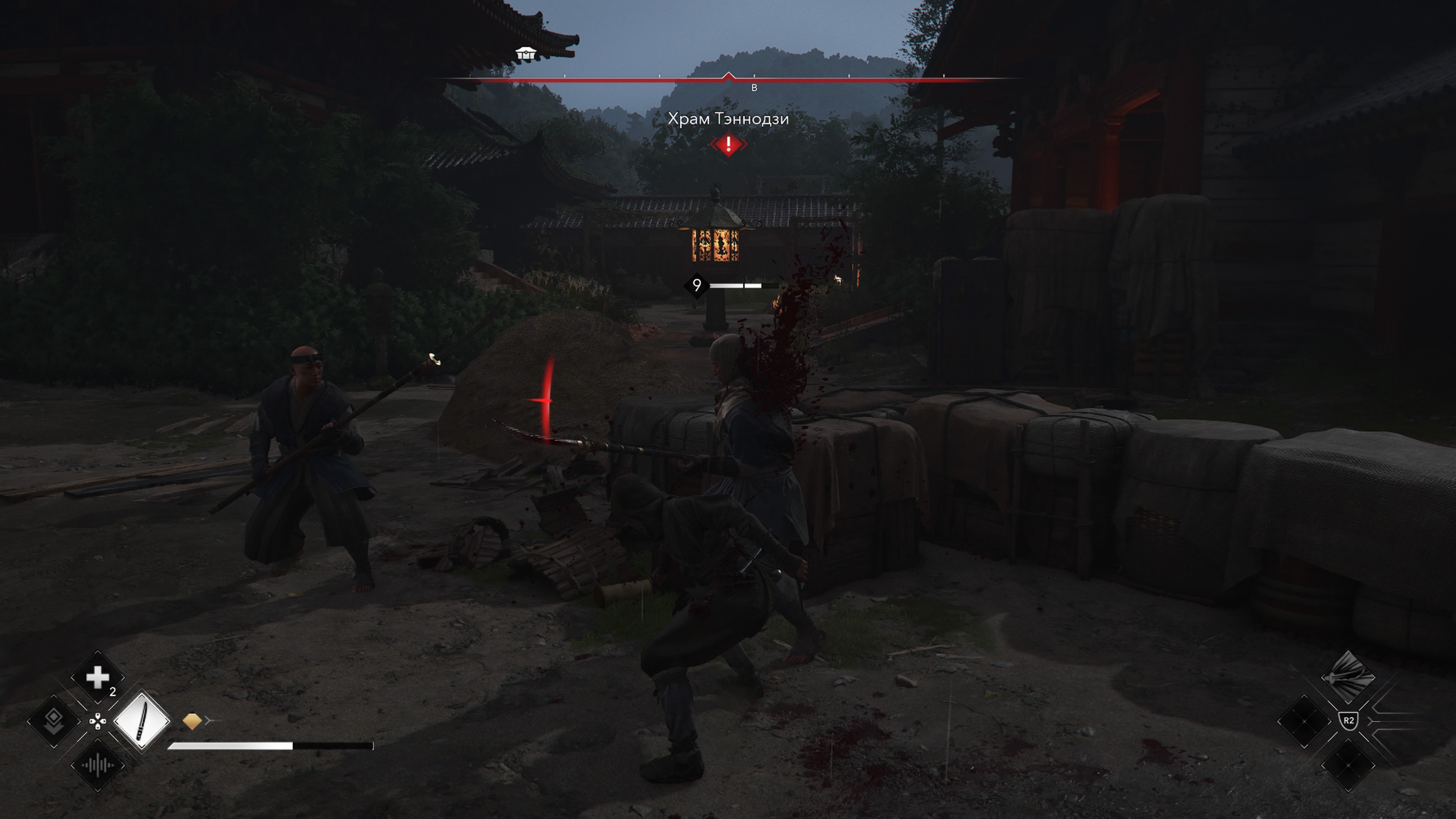Click the treasure chest marker on the compass
Viewport: 1456px width, 819px height.
point(525,54)
